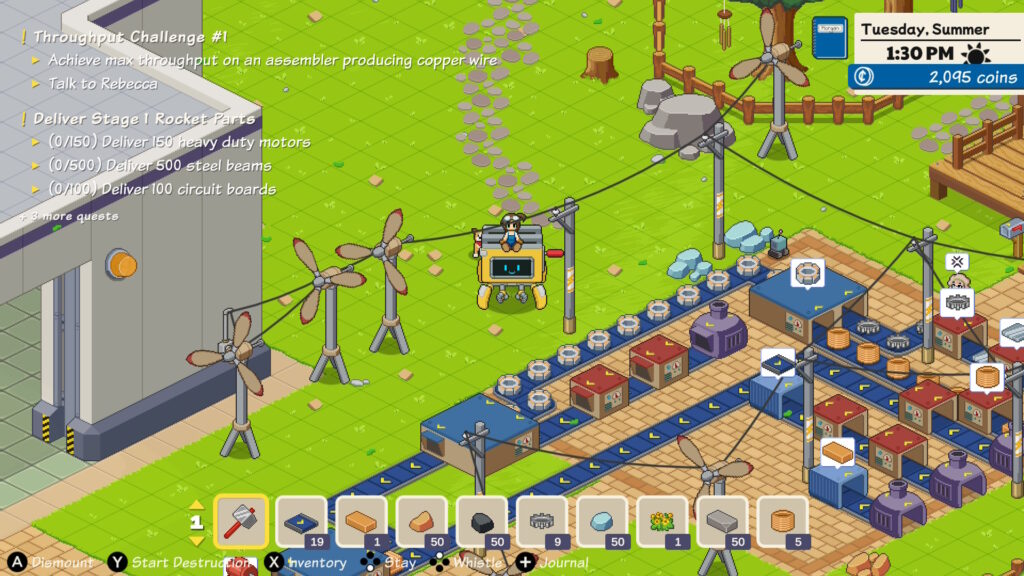Choose the copper wire coil slot
Image resolution: width=1024 pixels, height=576 pixels.
pos(782,521)
